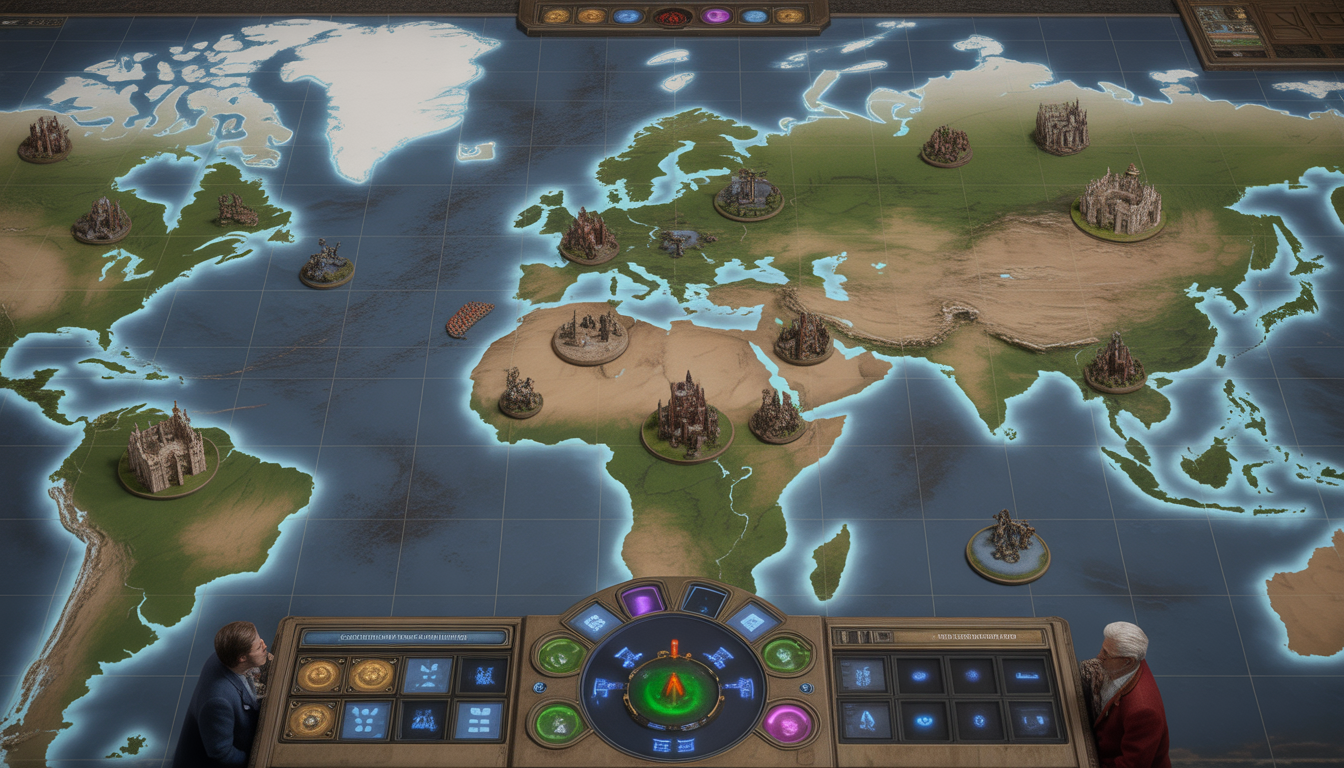The image size is (1344, 768).
Task: Activate the magenta round button on the console
Action: (787, 723)
